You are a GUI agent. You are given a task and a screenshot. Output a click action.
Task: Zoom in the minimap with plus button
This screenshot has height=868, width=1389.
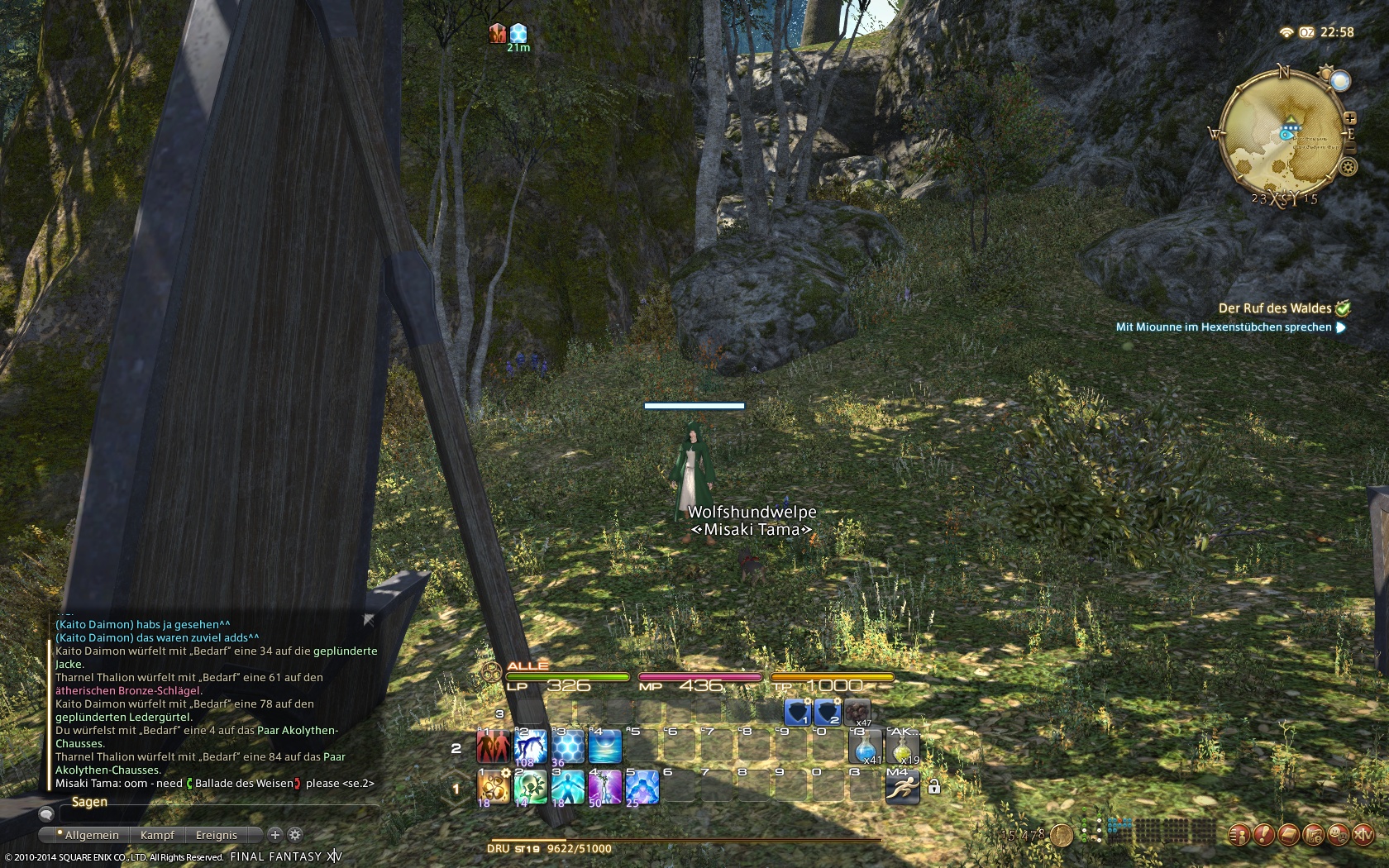(1350, 118)
